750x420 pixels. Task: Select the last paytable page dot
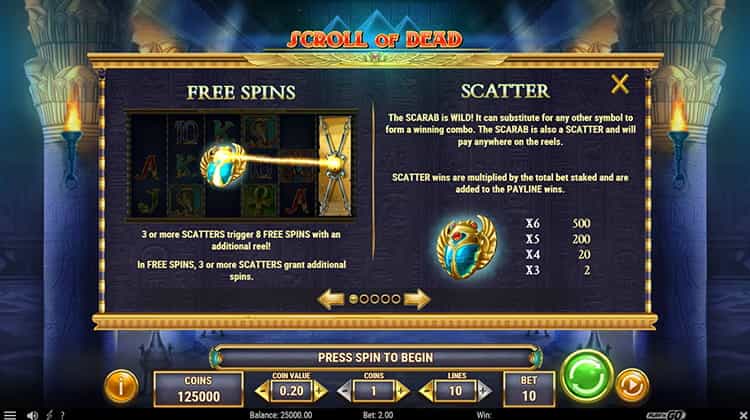(x=396, y=298)
